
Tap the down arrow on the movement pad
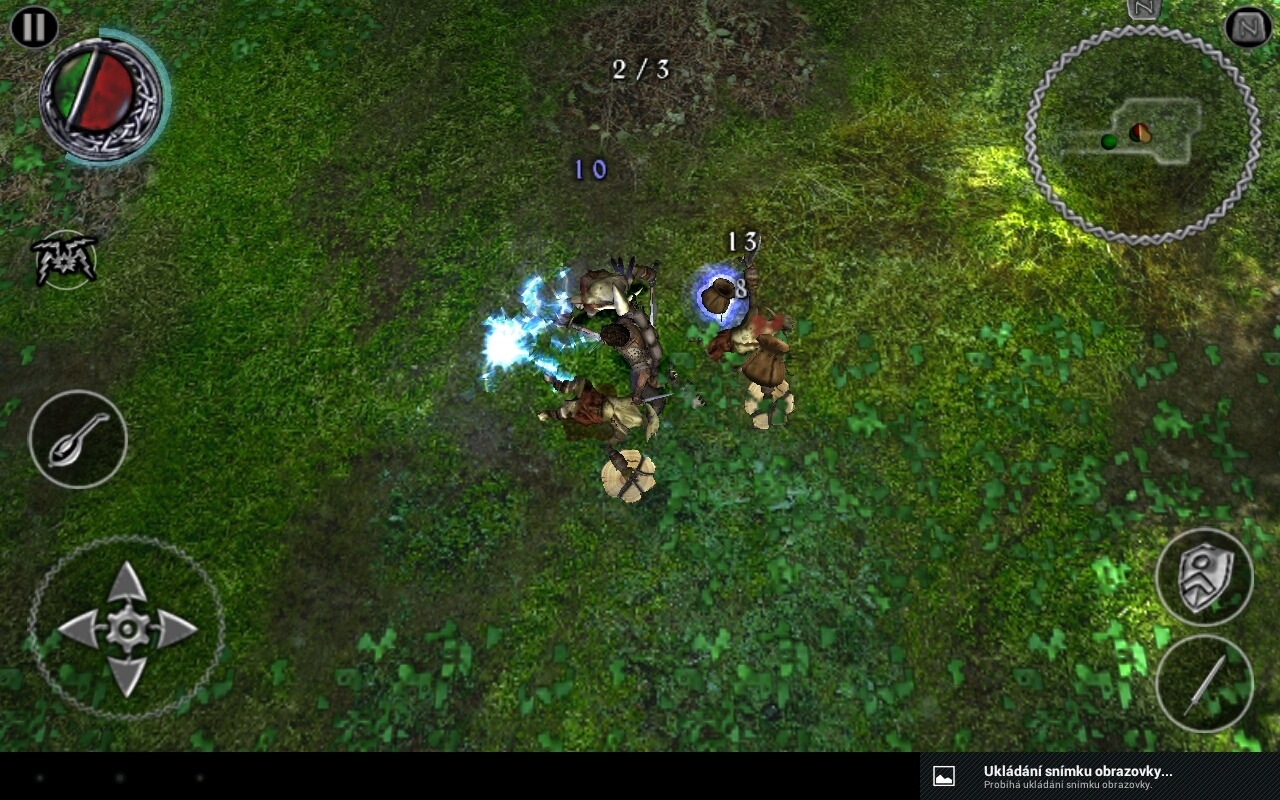click(127, 676)
